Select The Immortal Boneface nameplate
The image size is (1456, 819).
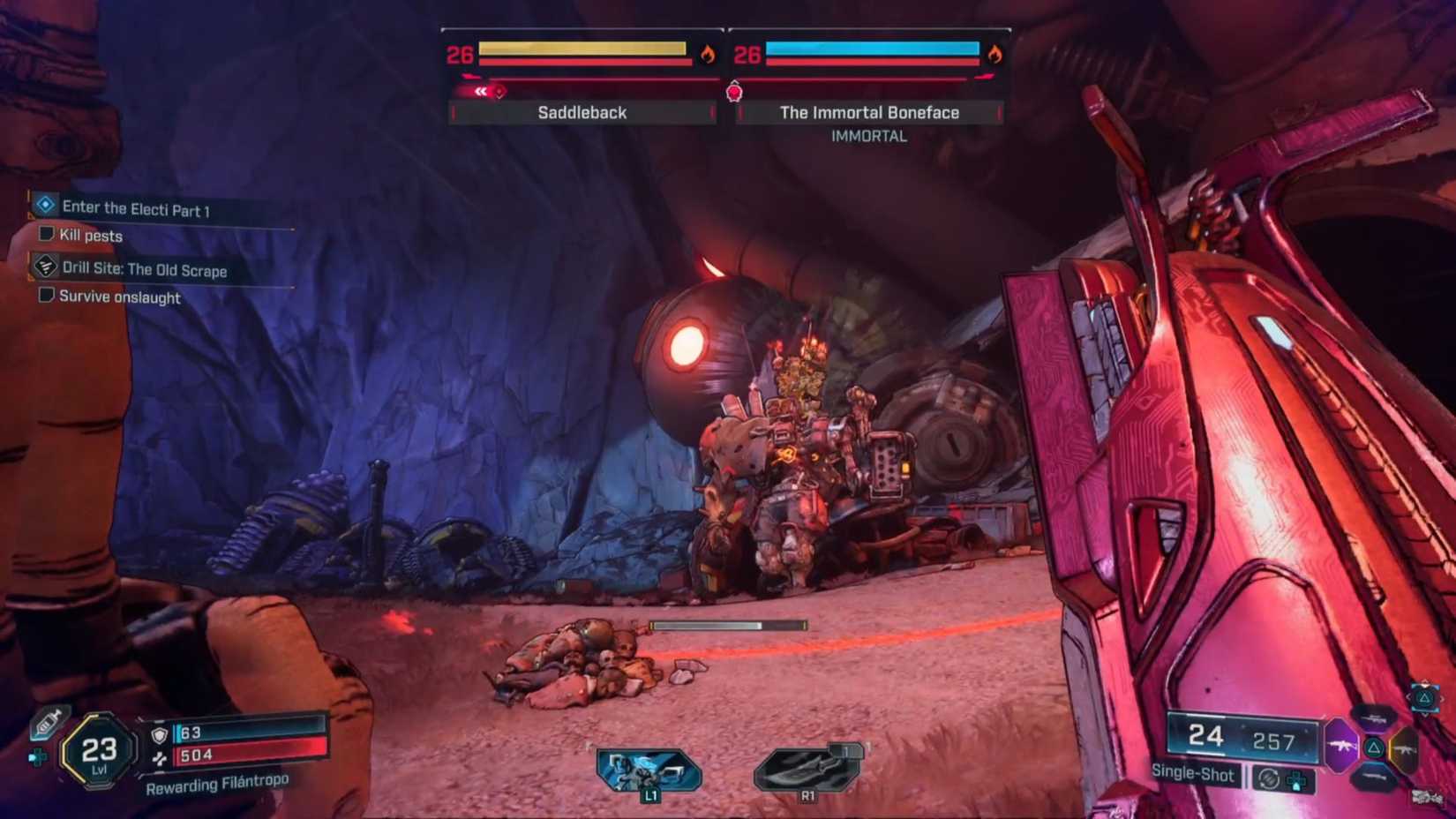pyautogui.click(x=868, y=112)
